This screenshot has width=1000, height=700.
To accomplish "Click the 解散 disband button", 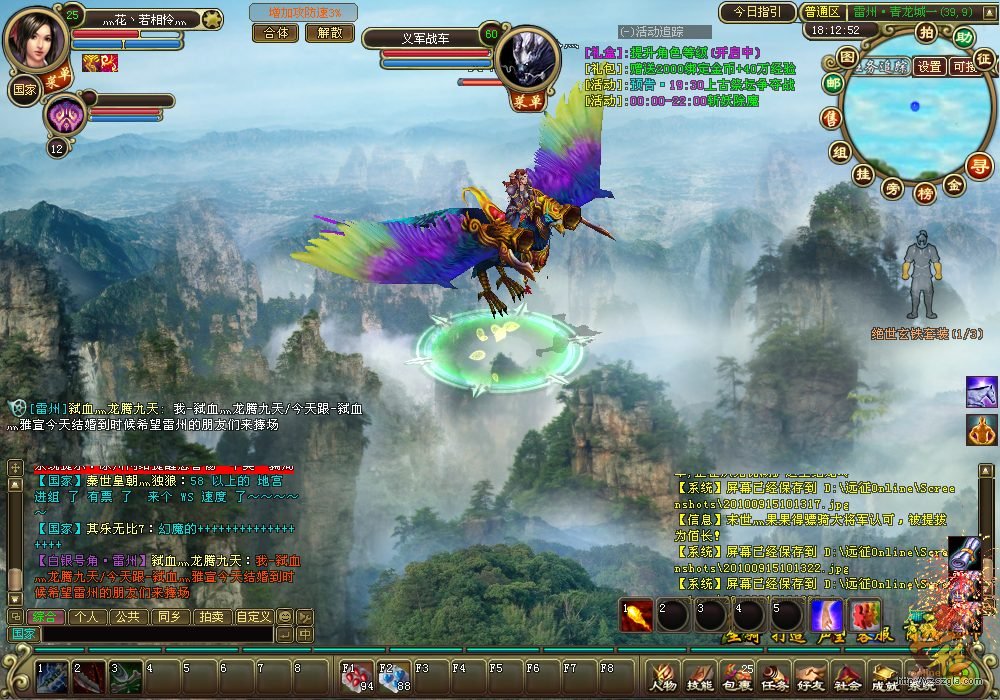I will tap(329, 32).
